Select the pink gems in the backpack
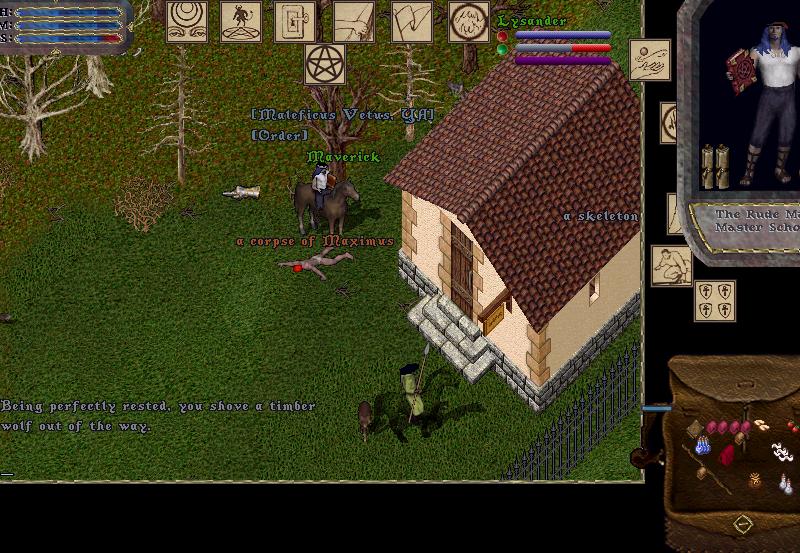This screenshot has width=800, height=553. [729, 427]
